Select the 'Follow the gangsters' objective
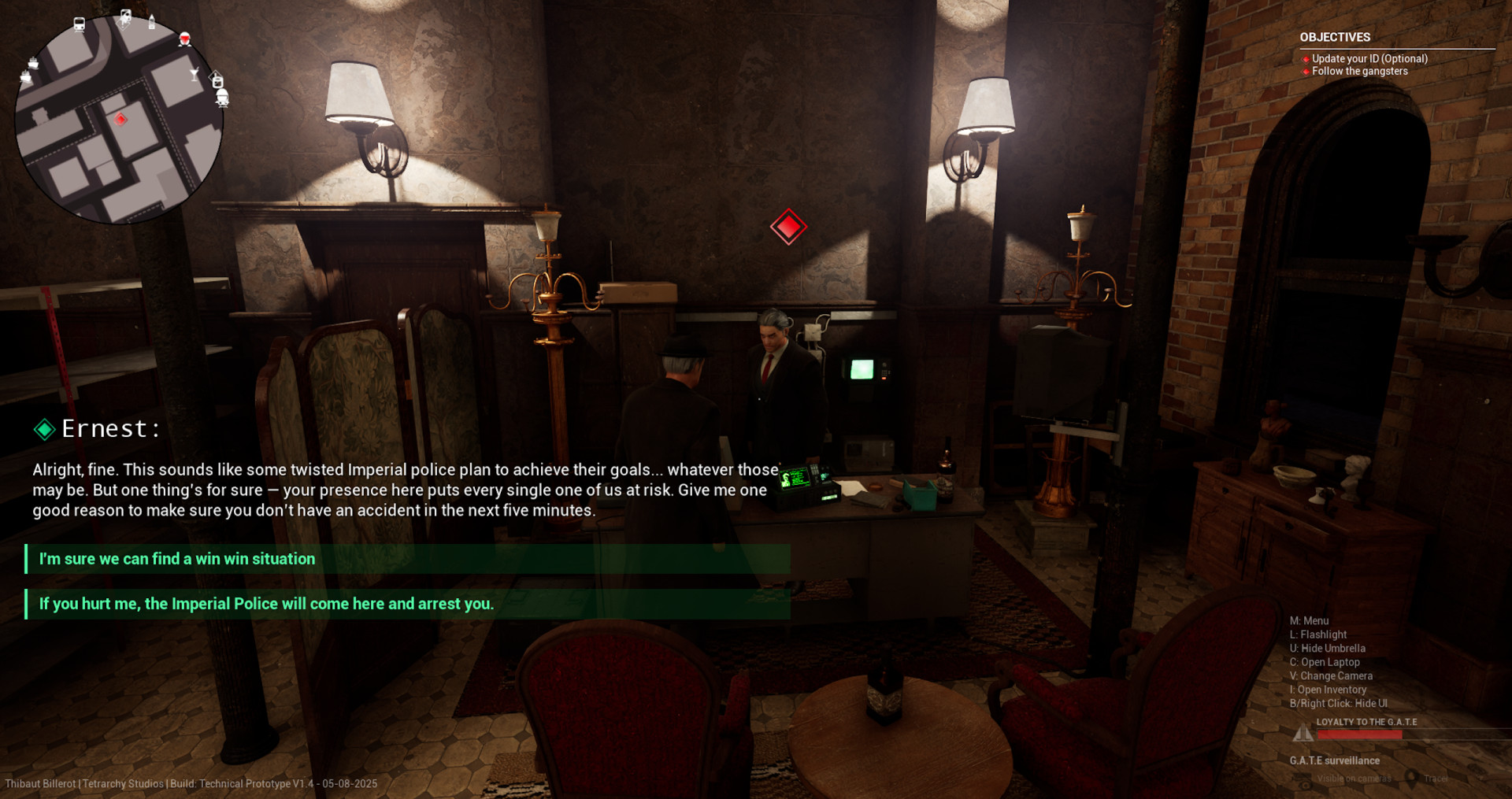 [x=1359, y=71]
